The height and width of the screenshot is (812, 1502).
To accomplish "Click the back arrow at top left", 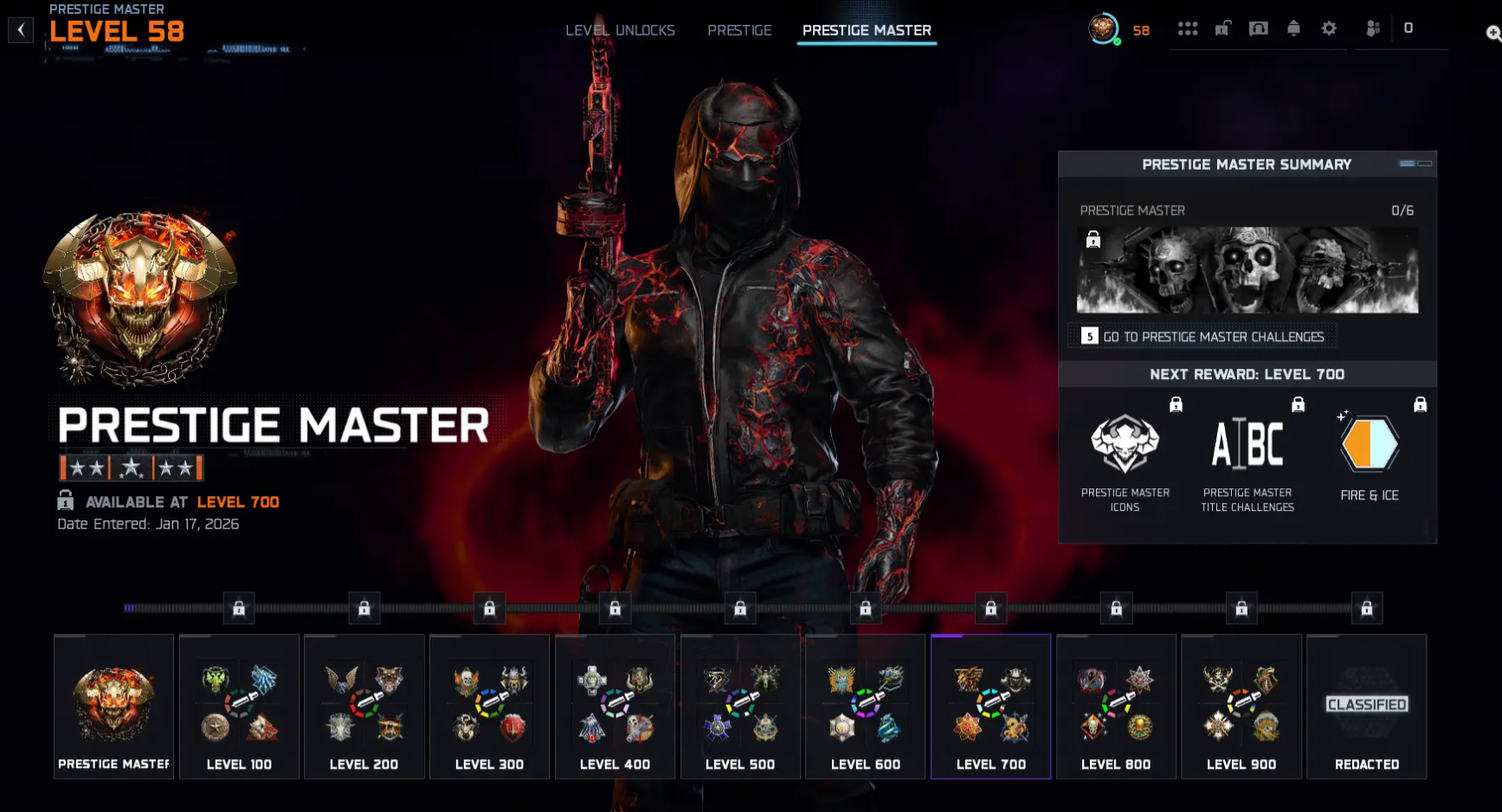I will [x=20, y=29].
